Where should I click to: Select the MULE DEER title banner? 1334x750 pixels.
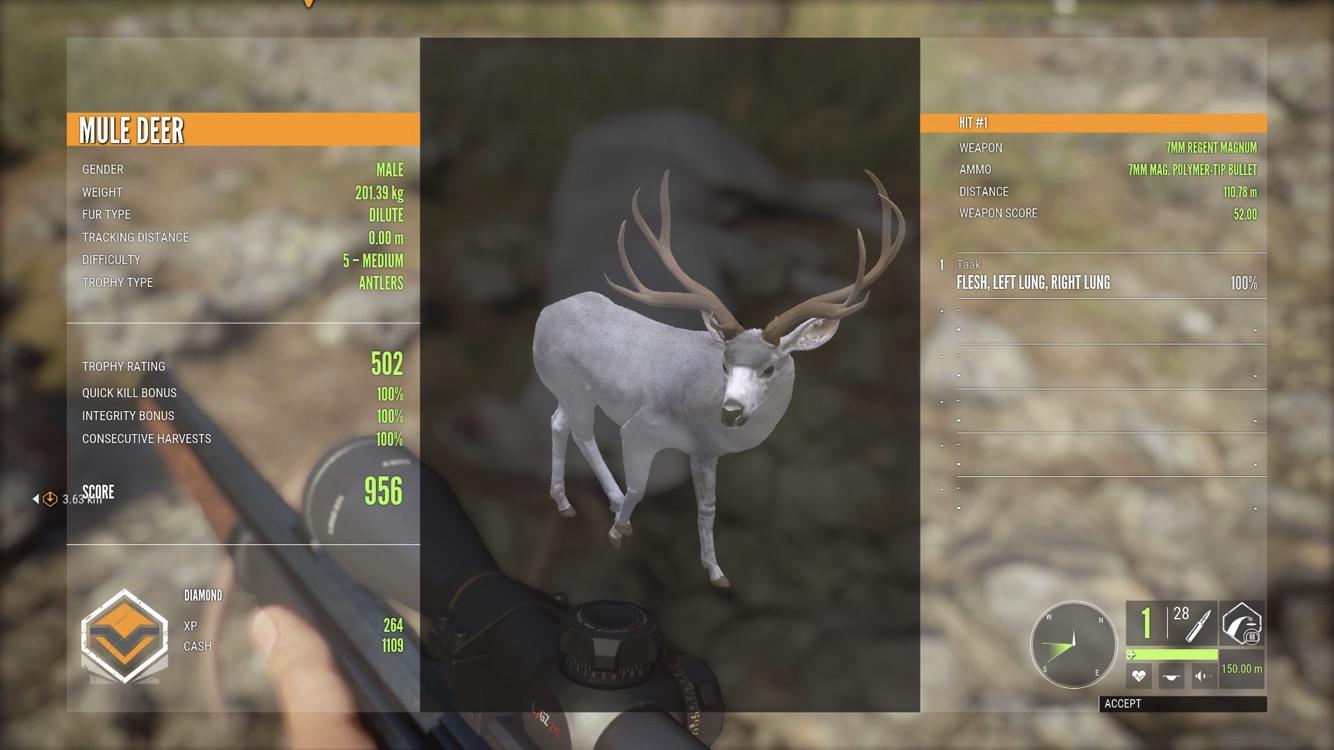[x=244, y=128]
